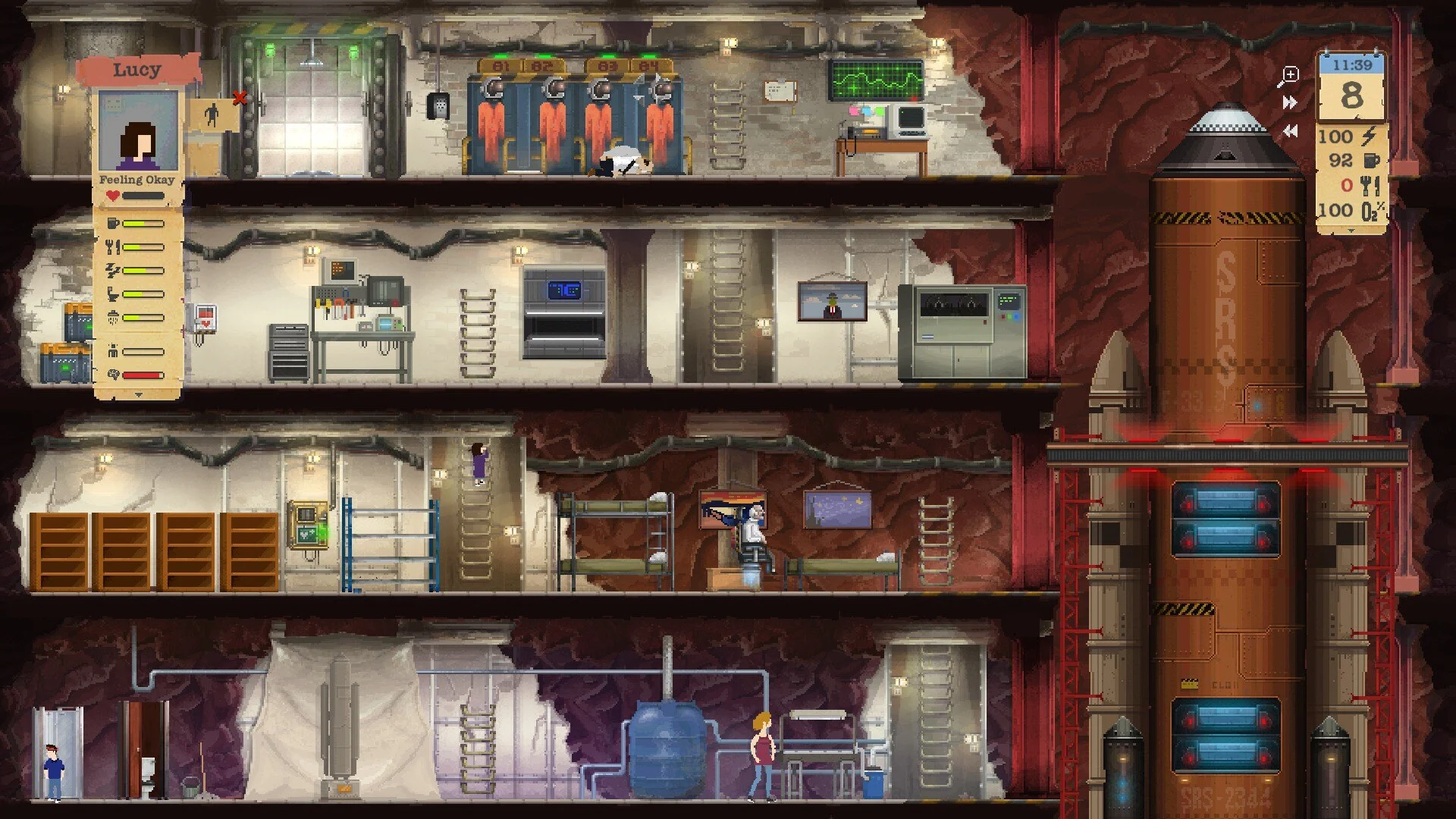The width and height of the screenshot is (1456, 819).
Task: Click Lucy's character portrait
Action: pyautogui.click(x=138, y=131)
